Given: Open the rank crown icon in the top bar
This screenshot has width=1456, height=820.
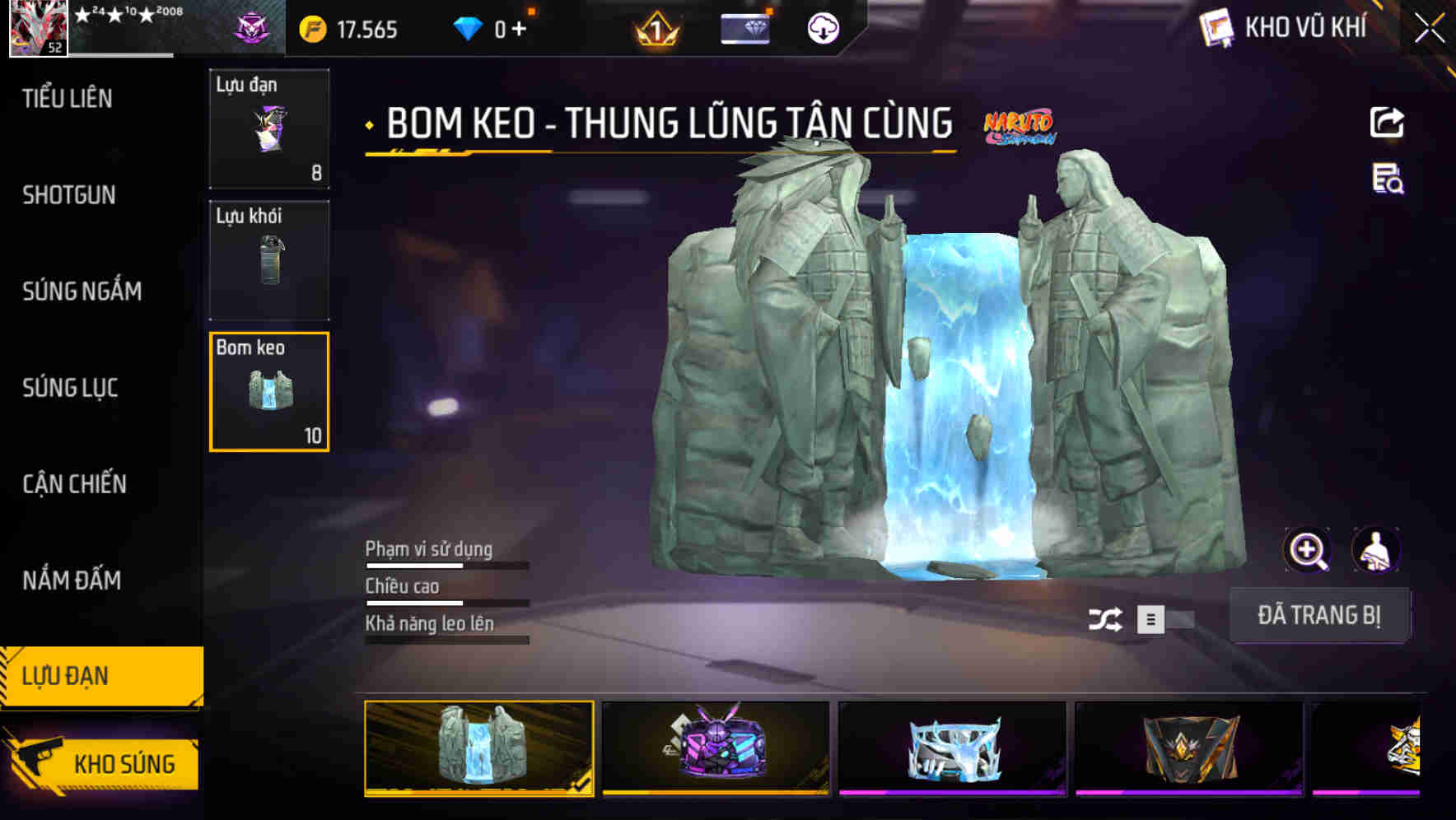Looking at the screenshot, I should (655, 29).
